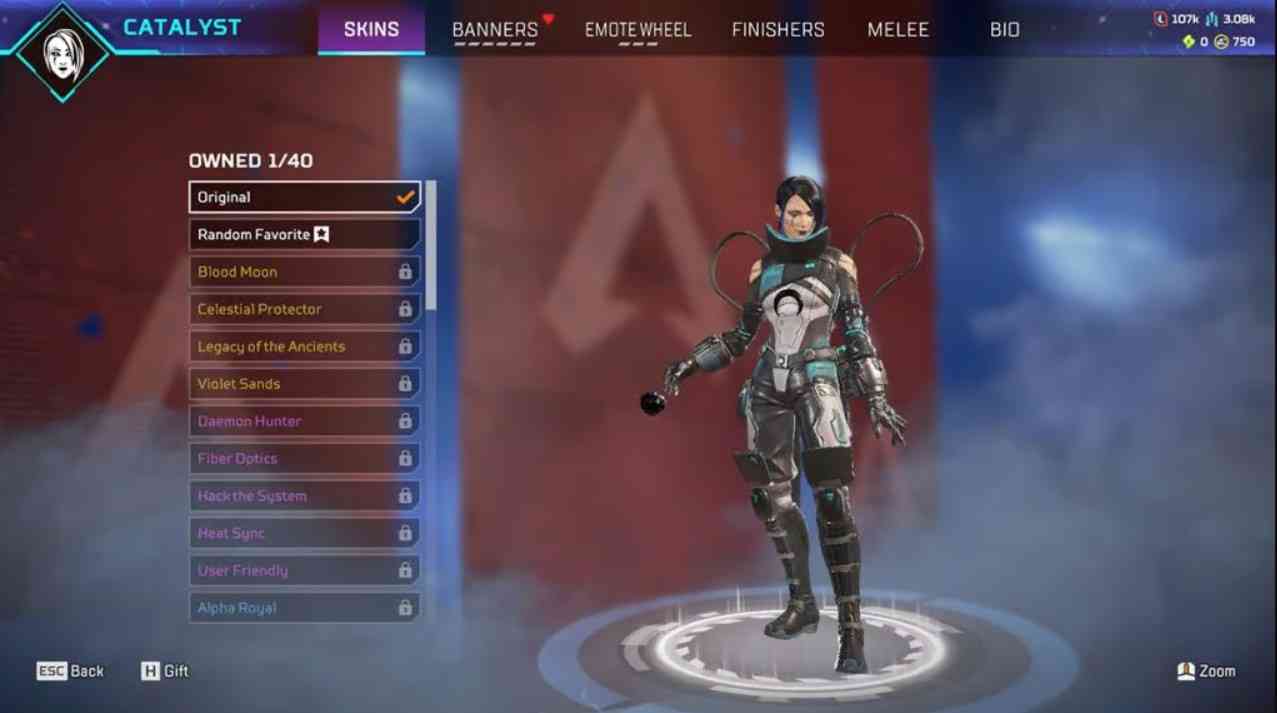Choose the User Friendly skin

(x=304, y=571)
